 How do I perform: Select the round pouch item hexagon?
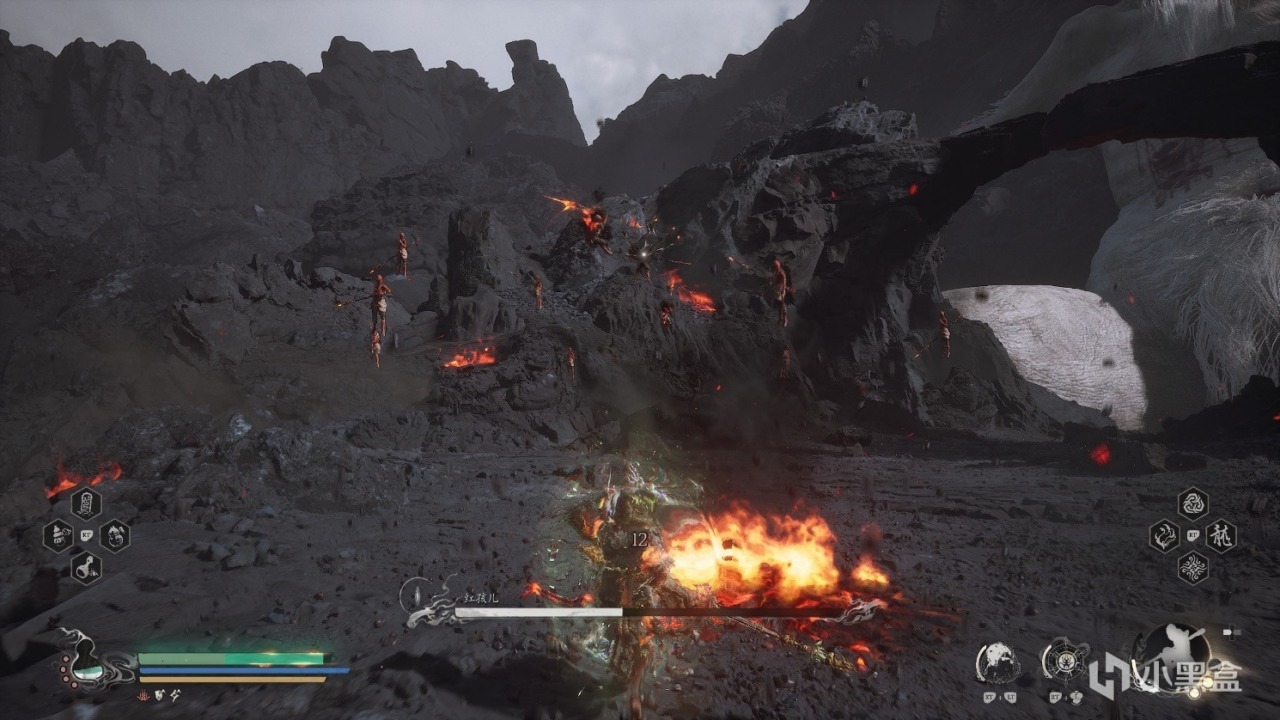tap(114, 536)
